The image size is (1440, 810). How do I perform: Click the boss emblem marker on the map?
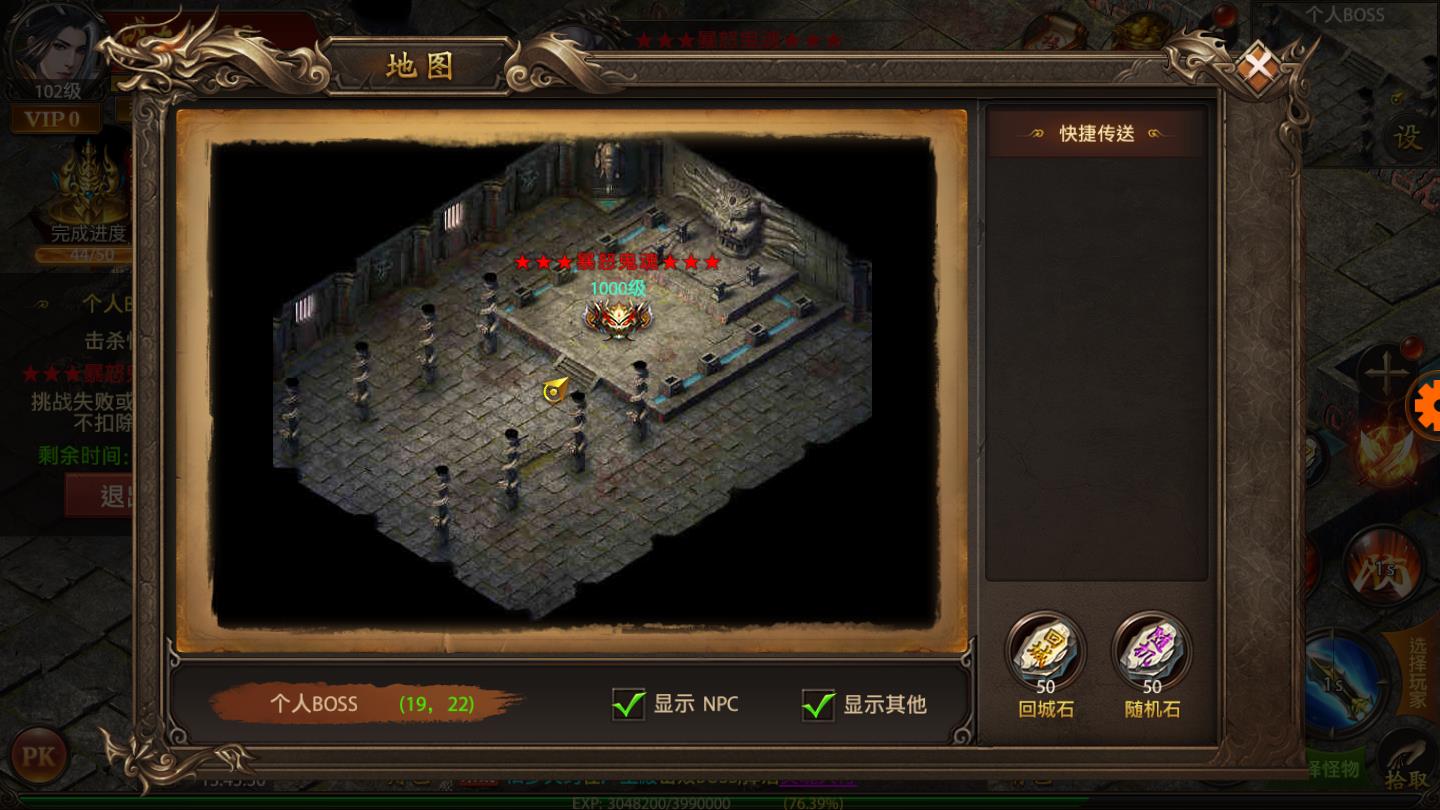pyautogui.click(x=617, y=322)
